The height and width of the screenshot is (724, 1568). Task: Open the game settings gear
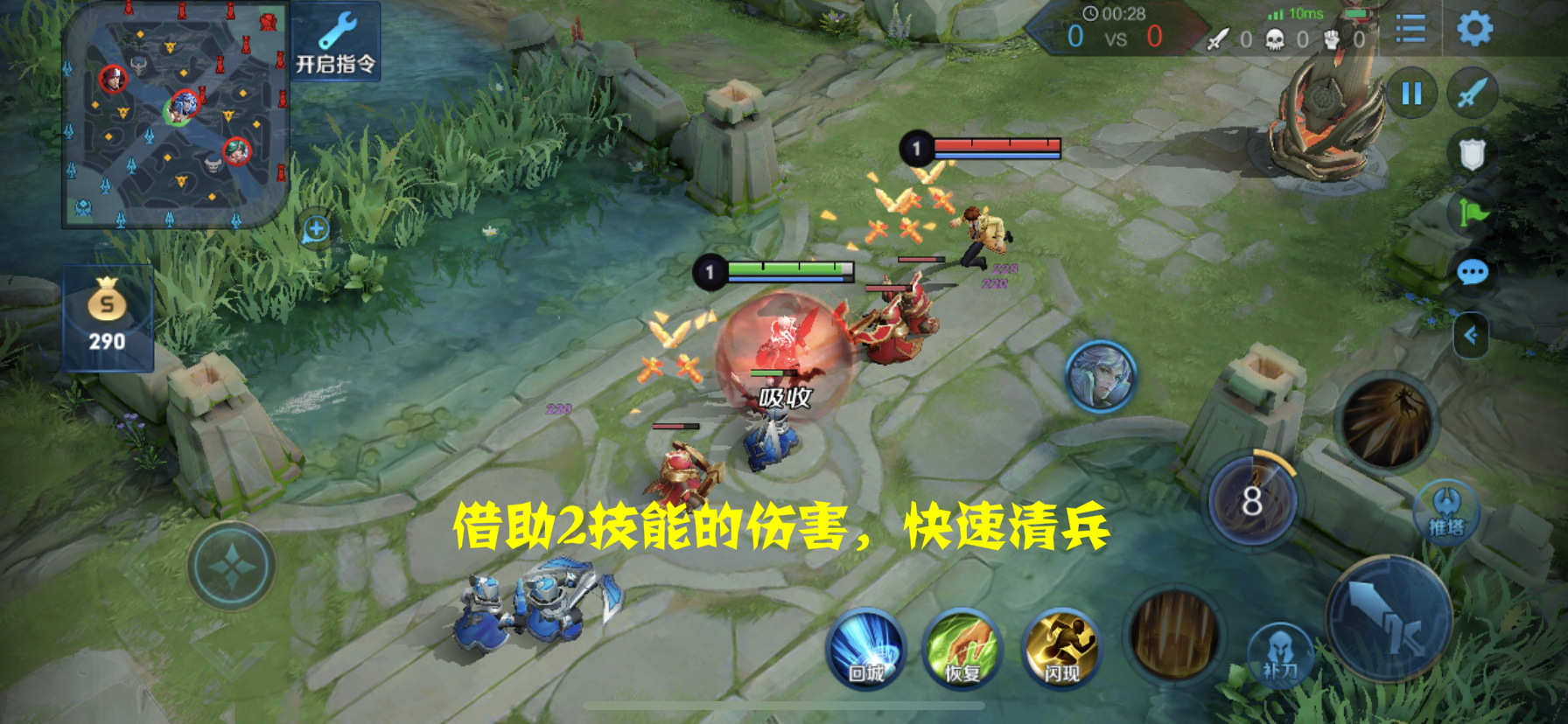pos(1474,26)
